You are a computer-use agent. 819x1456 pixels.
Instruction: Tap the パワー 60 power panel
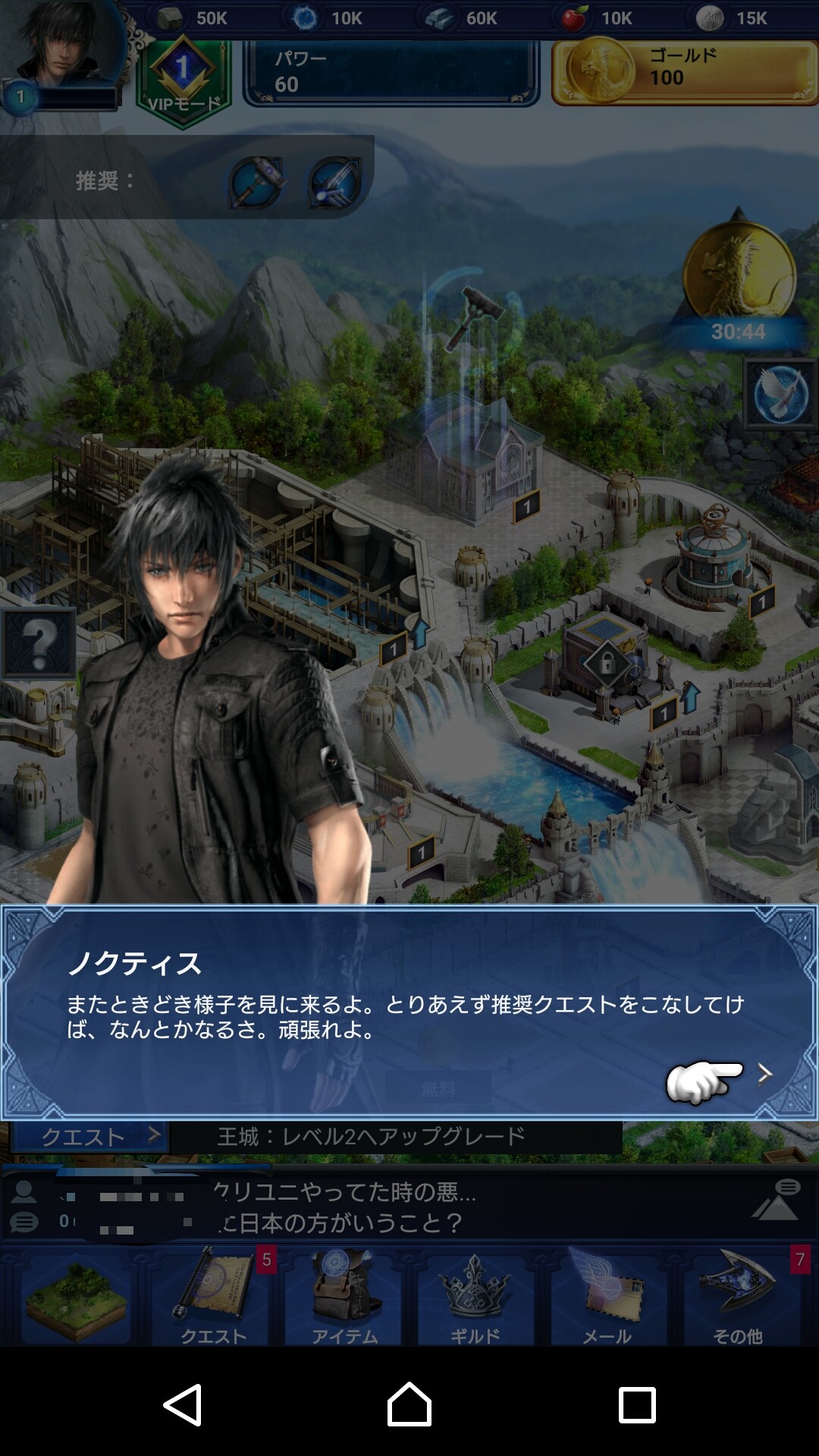(x=391, y=73)
